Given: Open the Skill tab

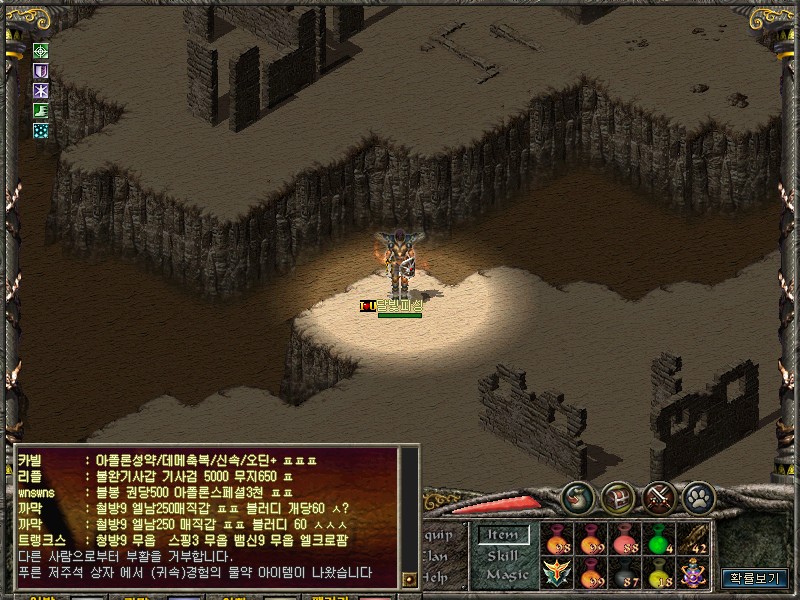Looking at the screenshot, I should click(x=503, y=555).
